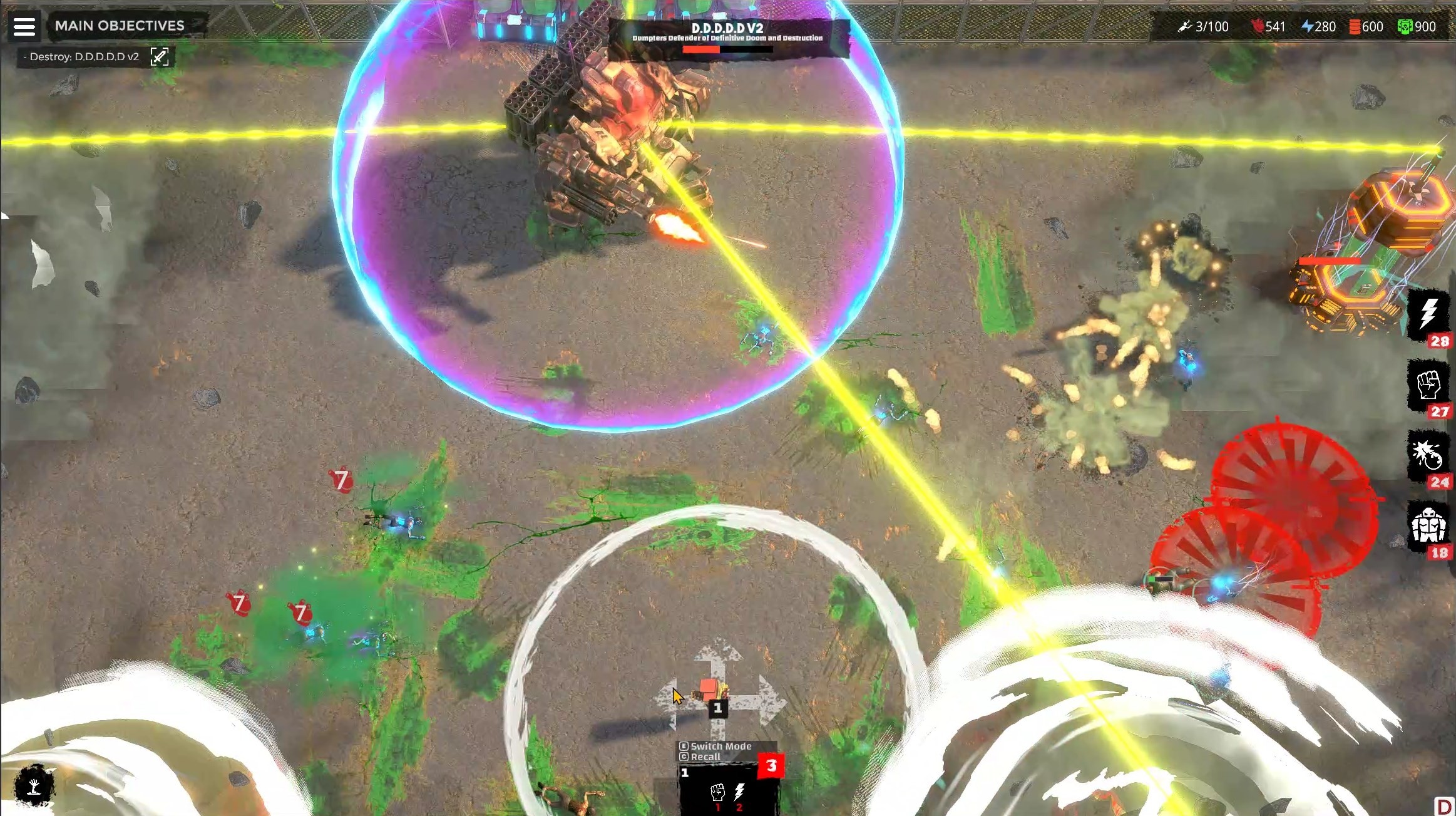Click the Recall action for the vehicle
This screenshot has height=816, width=1456.
tap(706, 757)
